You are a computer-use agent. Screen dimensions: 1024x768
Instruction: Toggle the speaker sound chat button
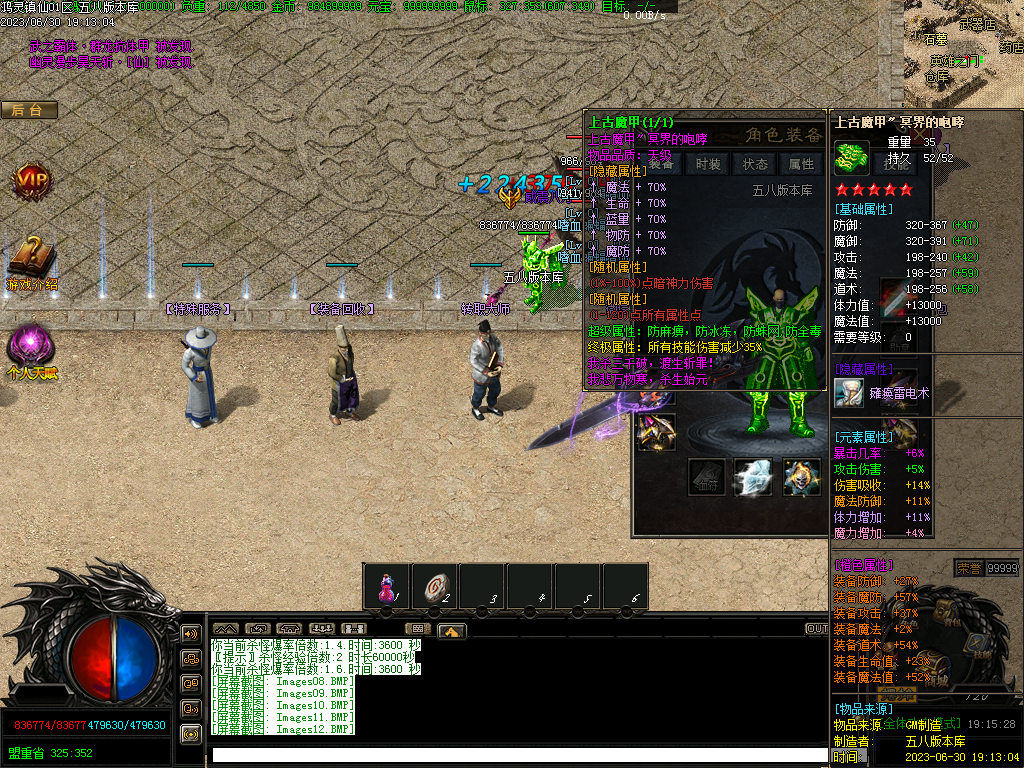pyautogui.click(x=190, y=634)
